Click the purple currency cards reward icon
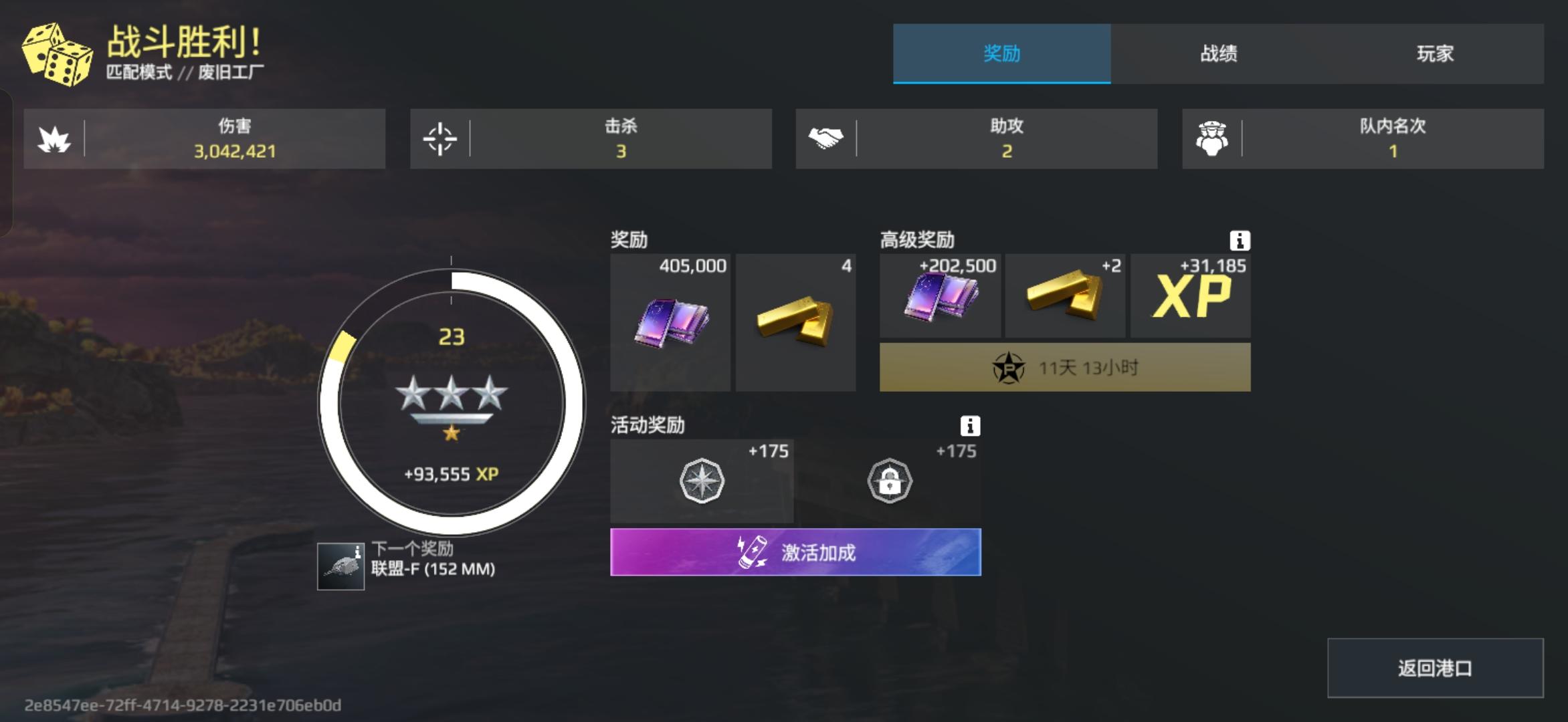1568x722 pixels. point(669,321)
